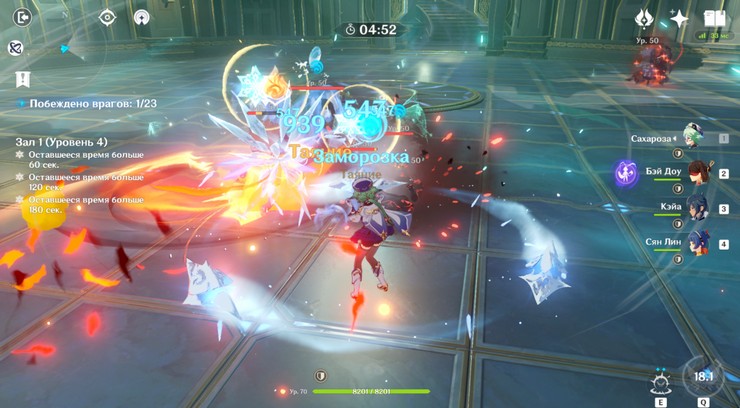Open the exclamation mark challenge info banner
The height and width of the screenshot is (408, 740).
[23, 78]
